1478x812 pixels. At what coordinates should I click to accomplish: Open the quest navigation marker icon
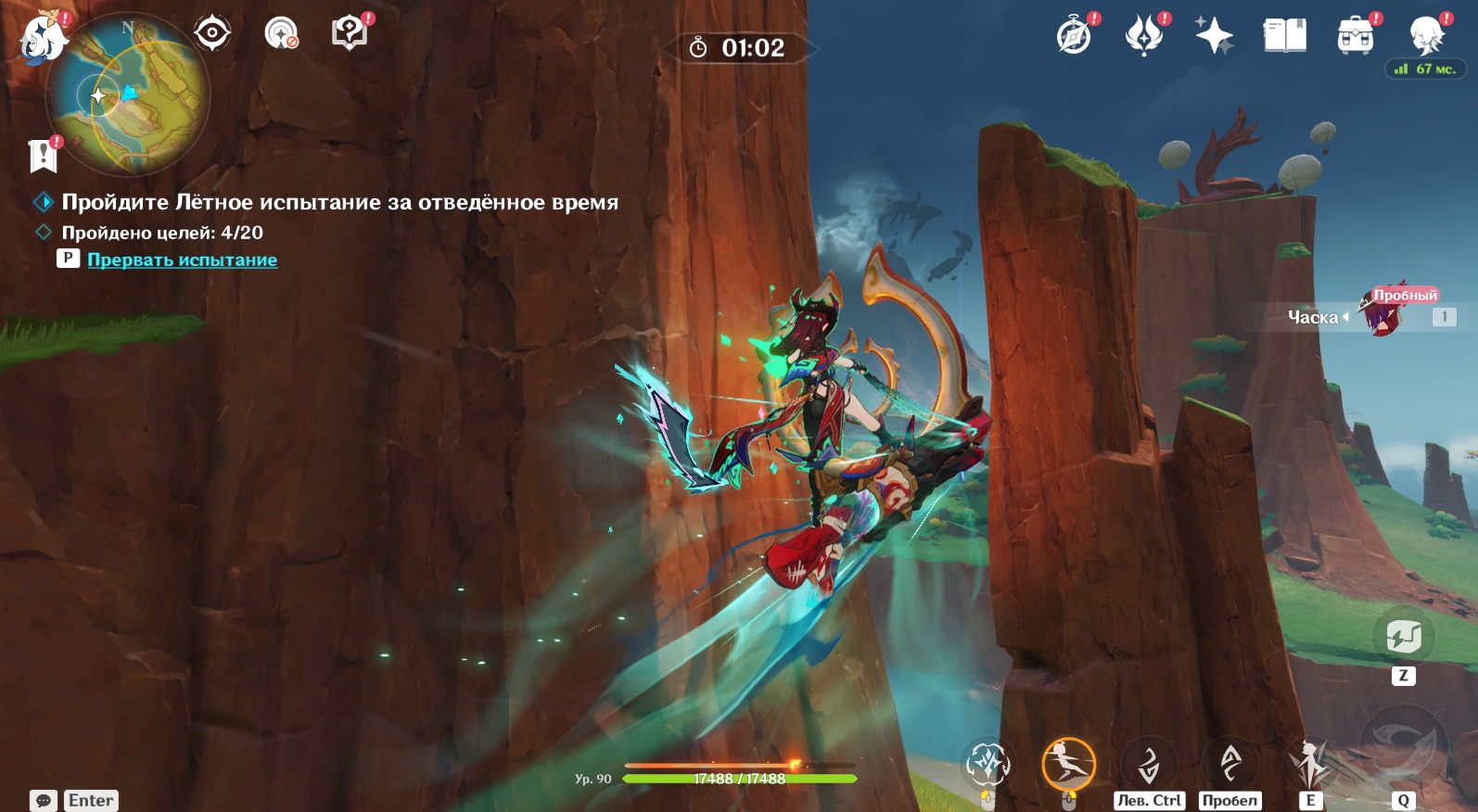coord(281,33)
